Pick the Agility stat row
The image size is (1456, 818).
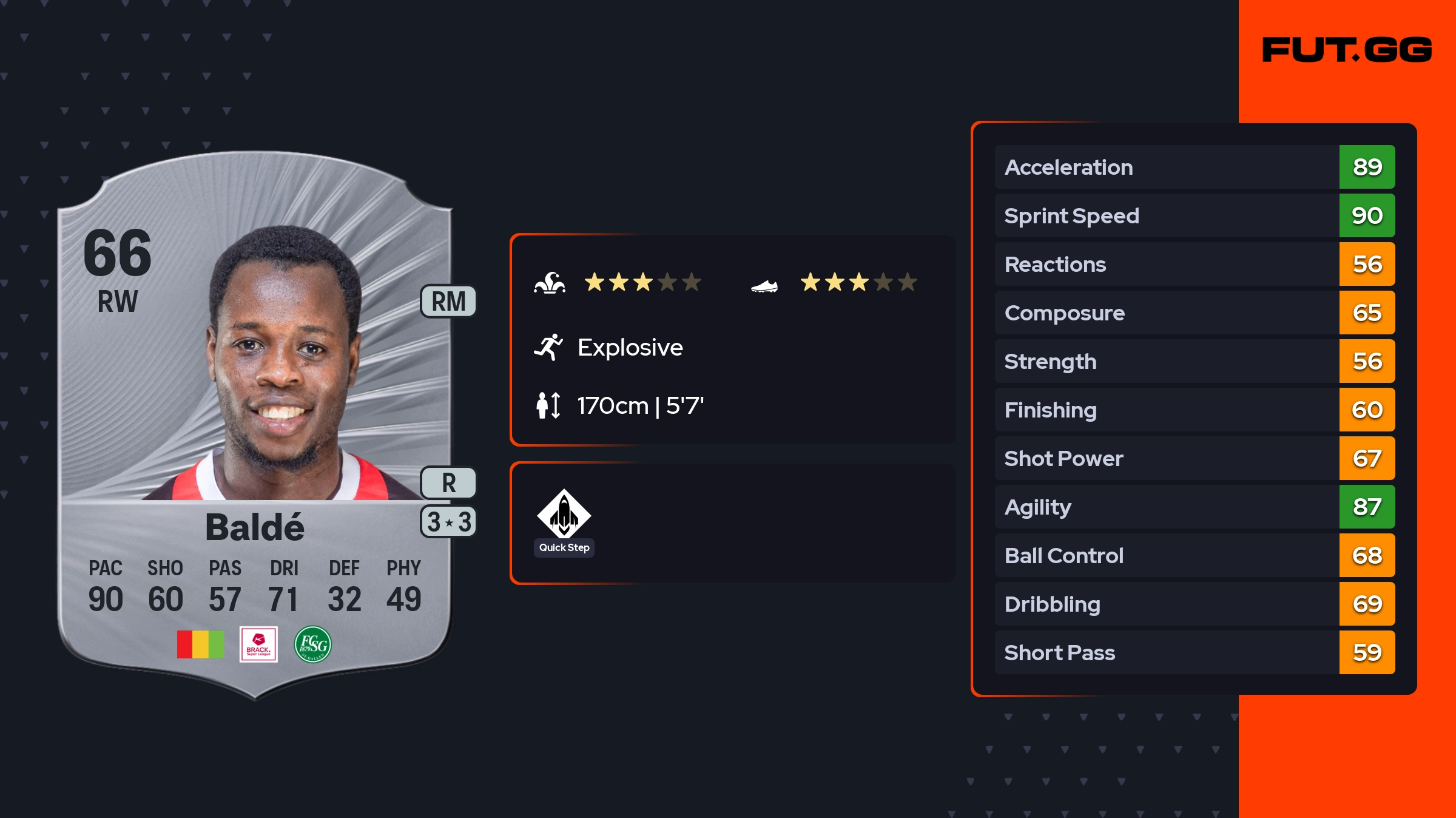(x=1194, y=507)
